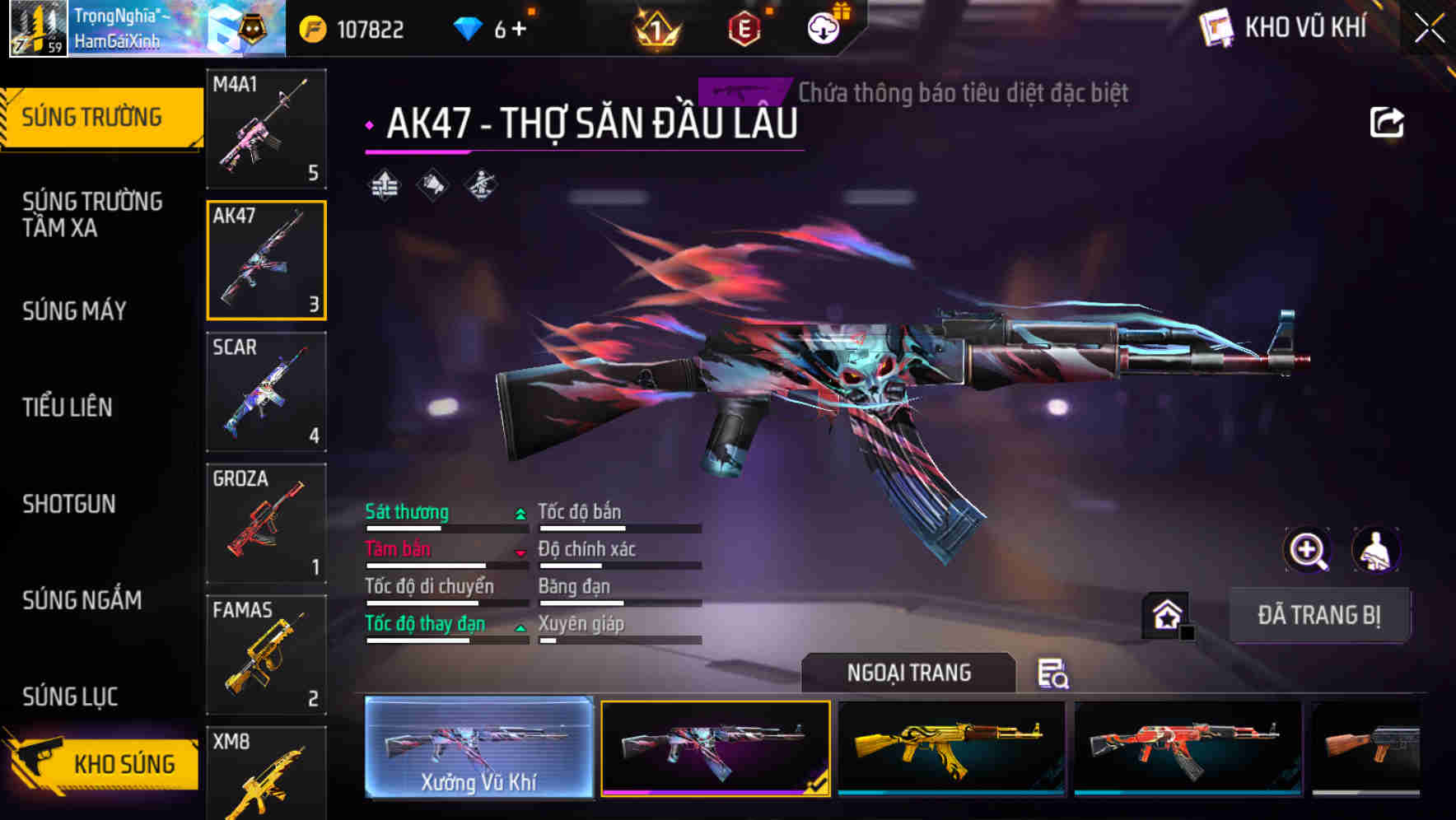Share the AK47 skin via share icon
The image size is (1456, 820).
coord(1388,121)
